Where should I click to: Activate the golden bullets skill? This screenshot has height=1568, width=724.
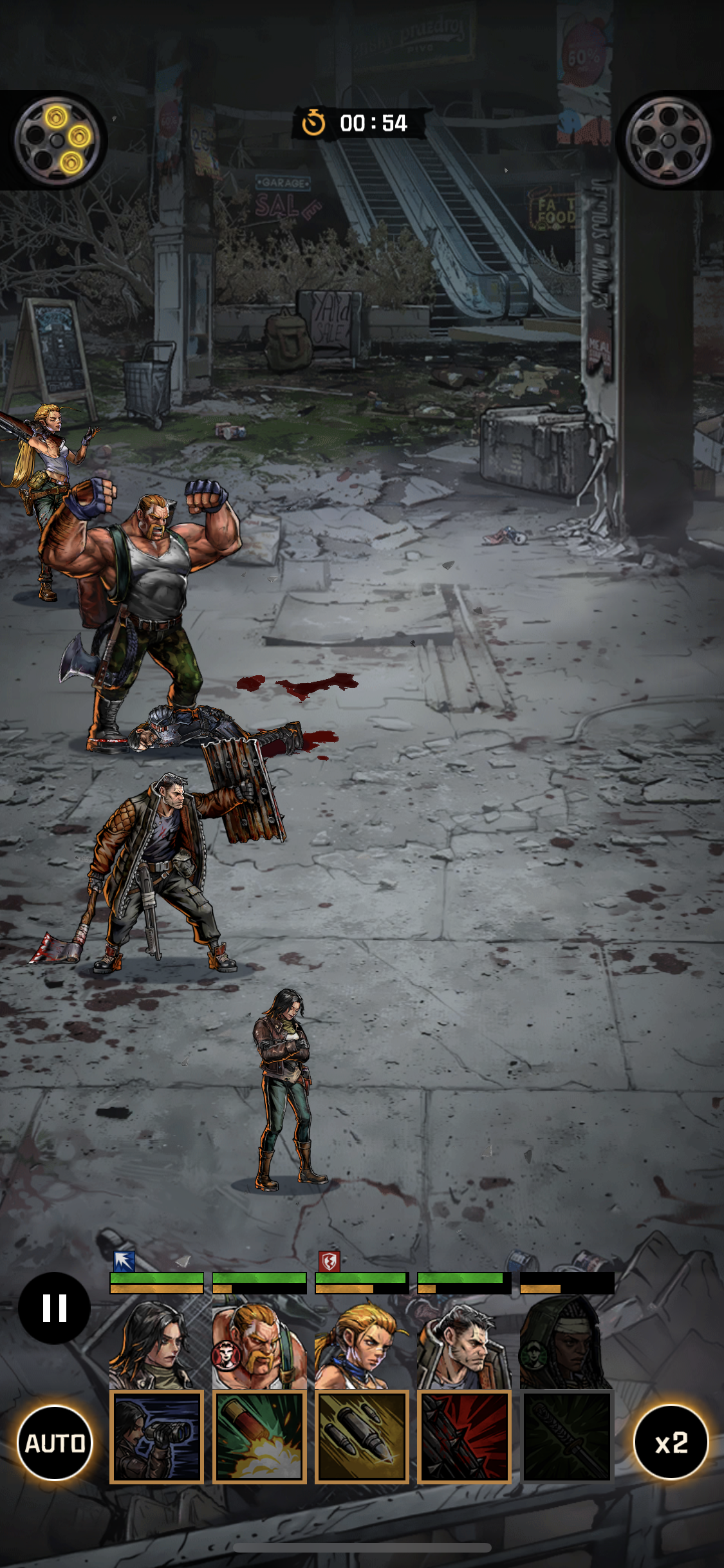pyautogui.click(x=361, y=1437)
